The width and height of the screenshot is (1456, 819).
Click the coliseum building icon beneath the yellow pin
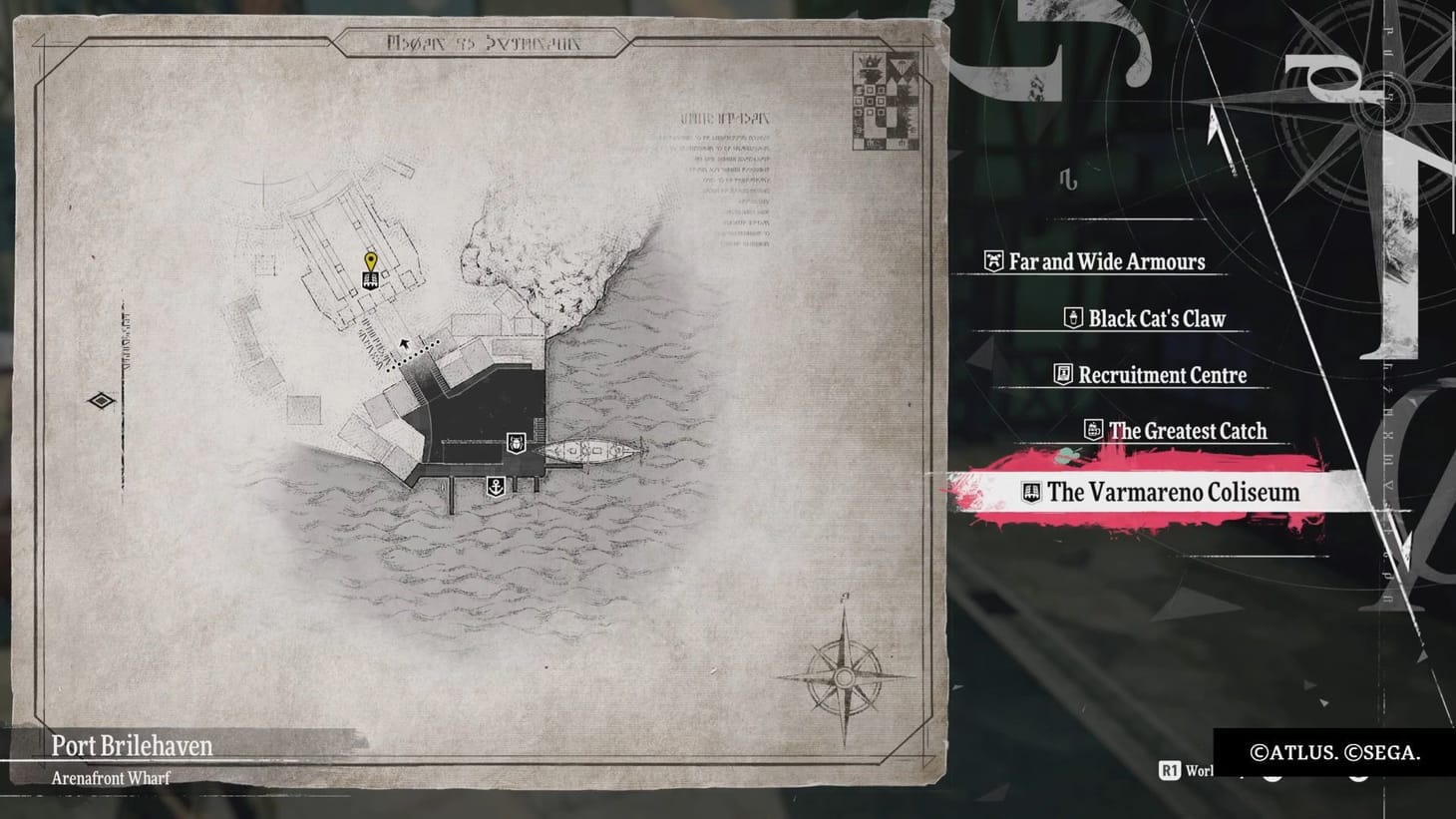click(x=370, y=279)
